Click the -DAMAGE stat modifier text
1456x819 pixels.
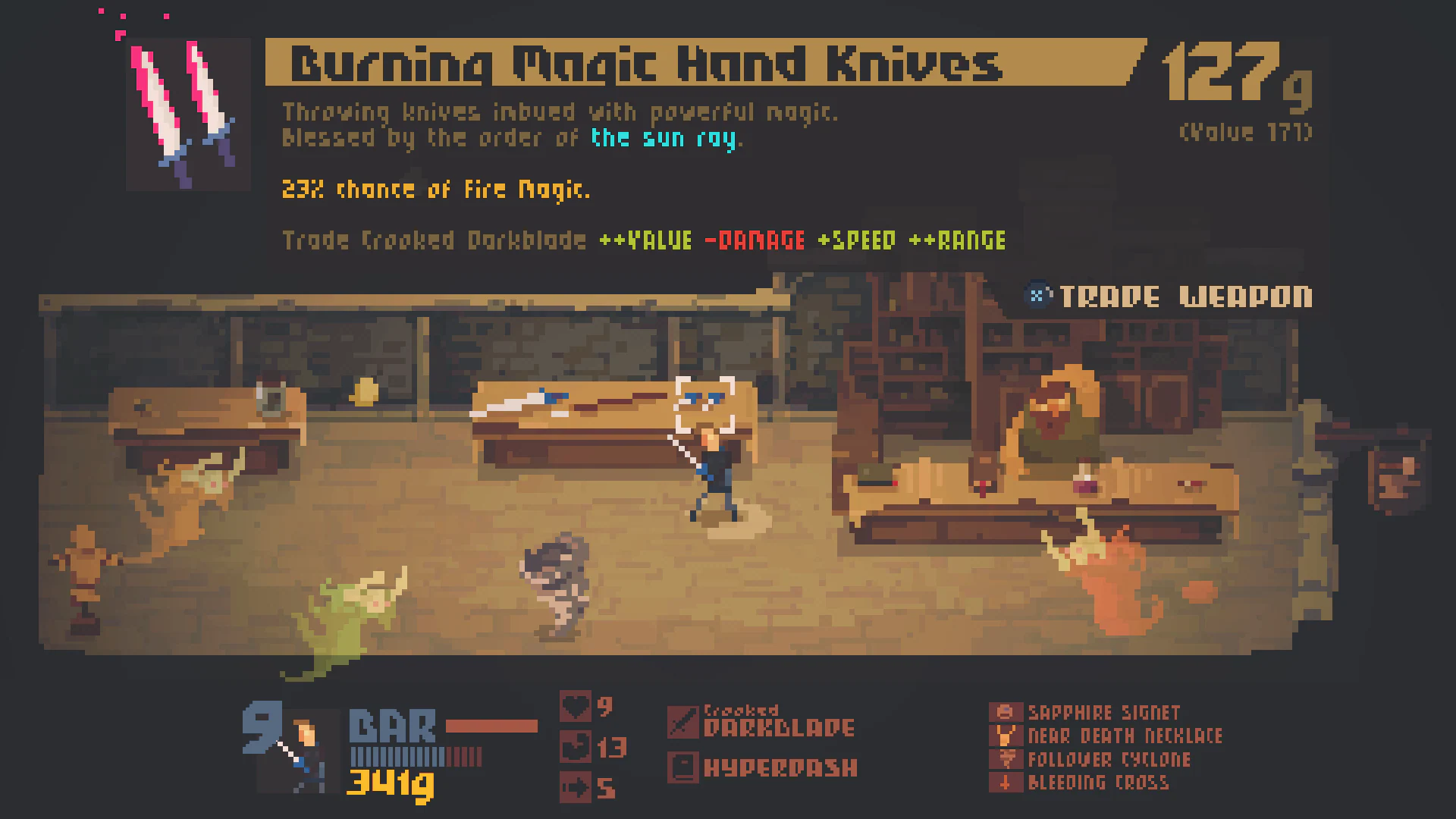pyautogui.click(x=753, y=240)
